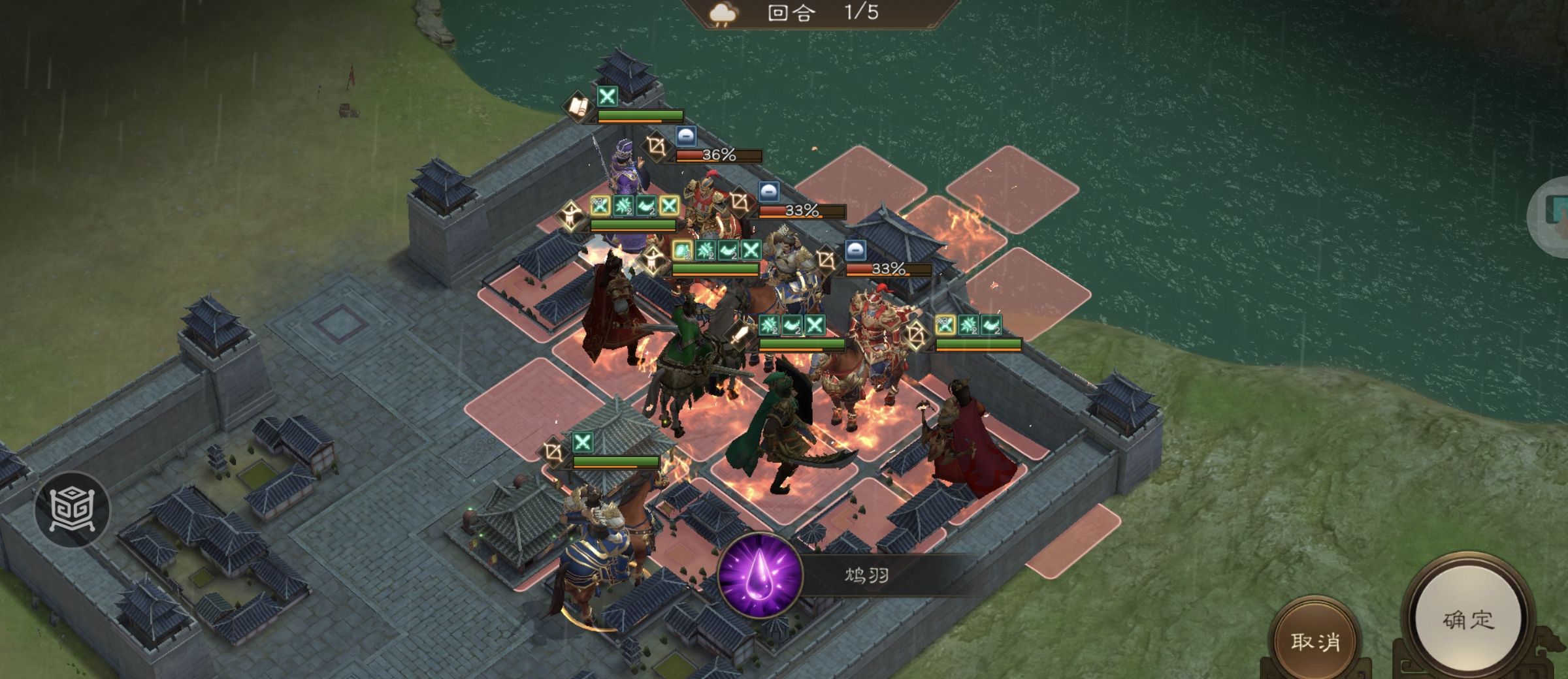Open the cube grid view button
Screen dimensions: 1568x679
(x=73, y=509)
